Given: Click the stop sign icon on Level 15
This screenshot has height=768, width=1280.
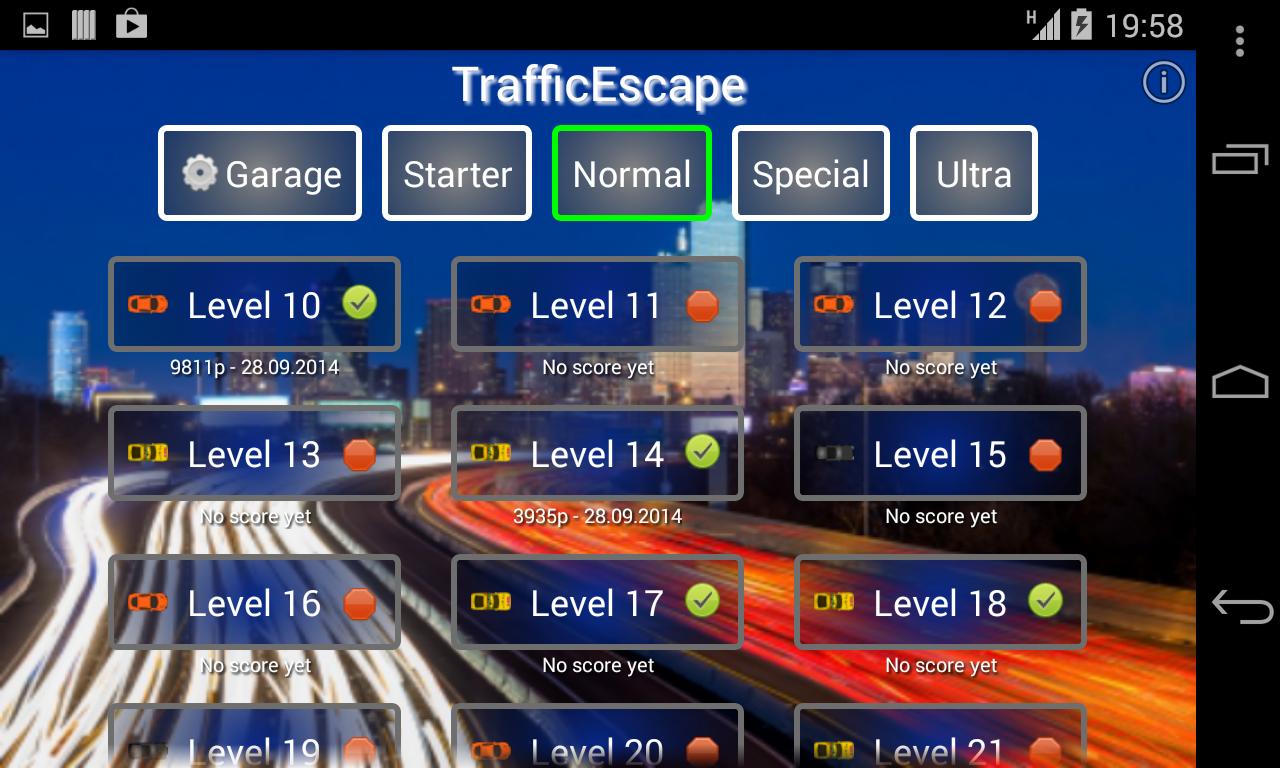Looking at the screenshot, I should 1047,453.
